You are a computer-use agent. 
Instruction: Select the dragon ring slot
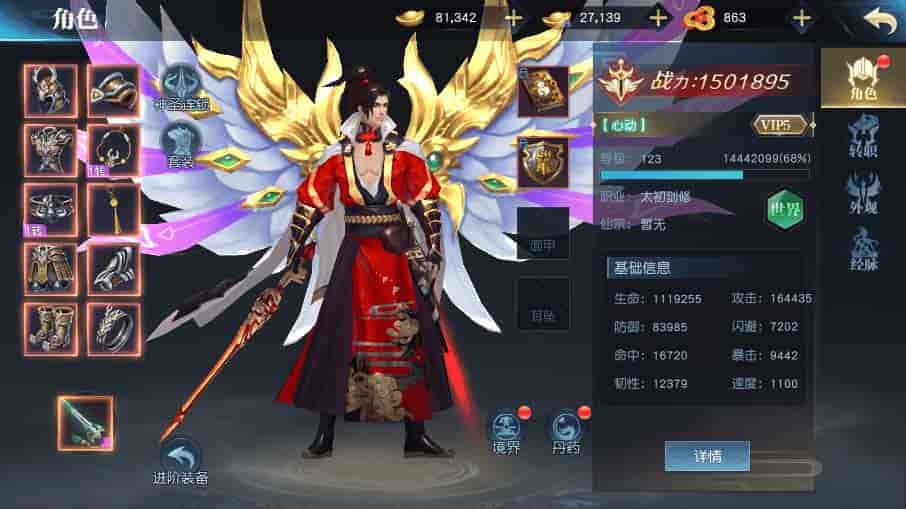click(113, 328)
